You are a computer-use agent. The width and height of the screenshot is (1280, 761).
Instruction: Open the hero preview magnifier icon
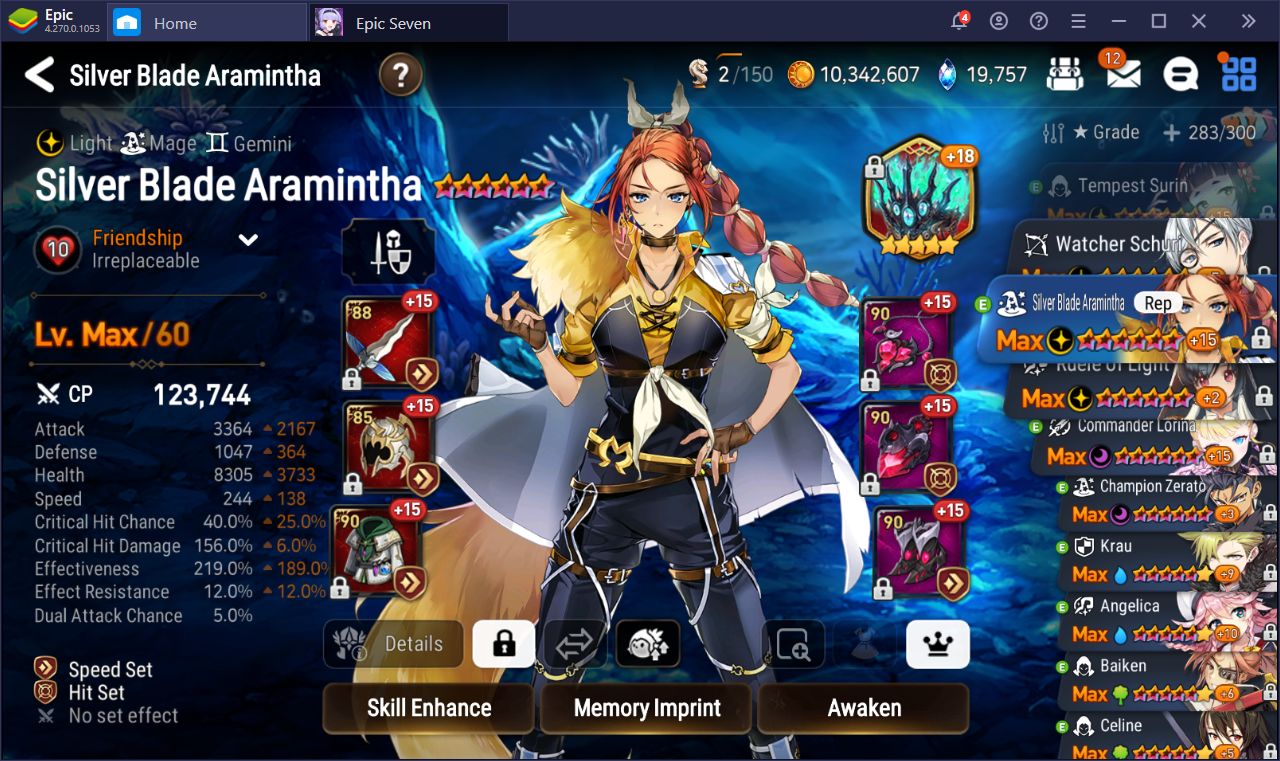pyautogui.click(x=793, y=645)
